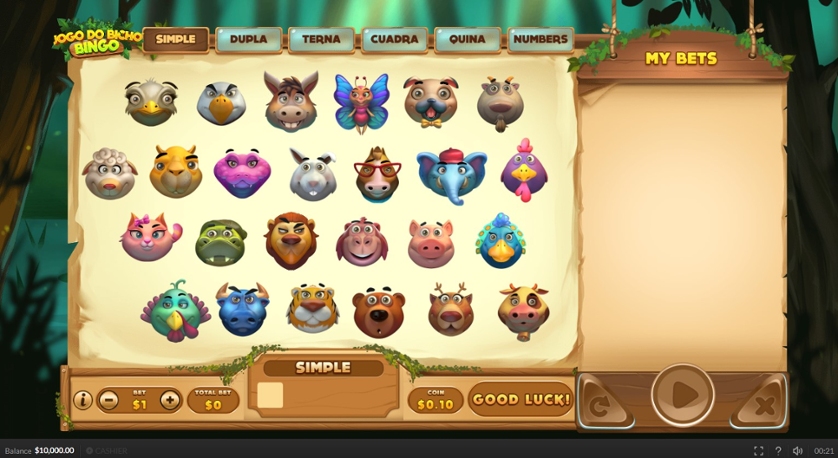Show the Numbers tab
Image resolution: width=838 pixels, height=458 pixels.
[x=540, y=40]
